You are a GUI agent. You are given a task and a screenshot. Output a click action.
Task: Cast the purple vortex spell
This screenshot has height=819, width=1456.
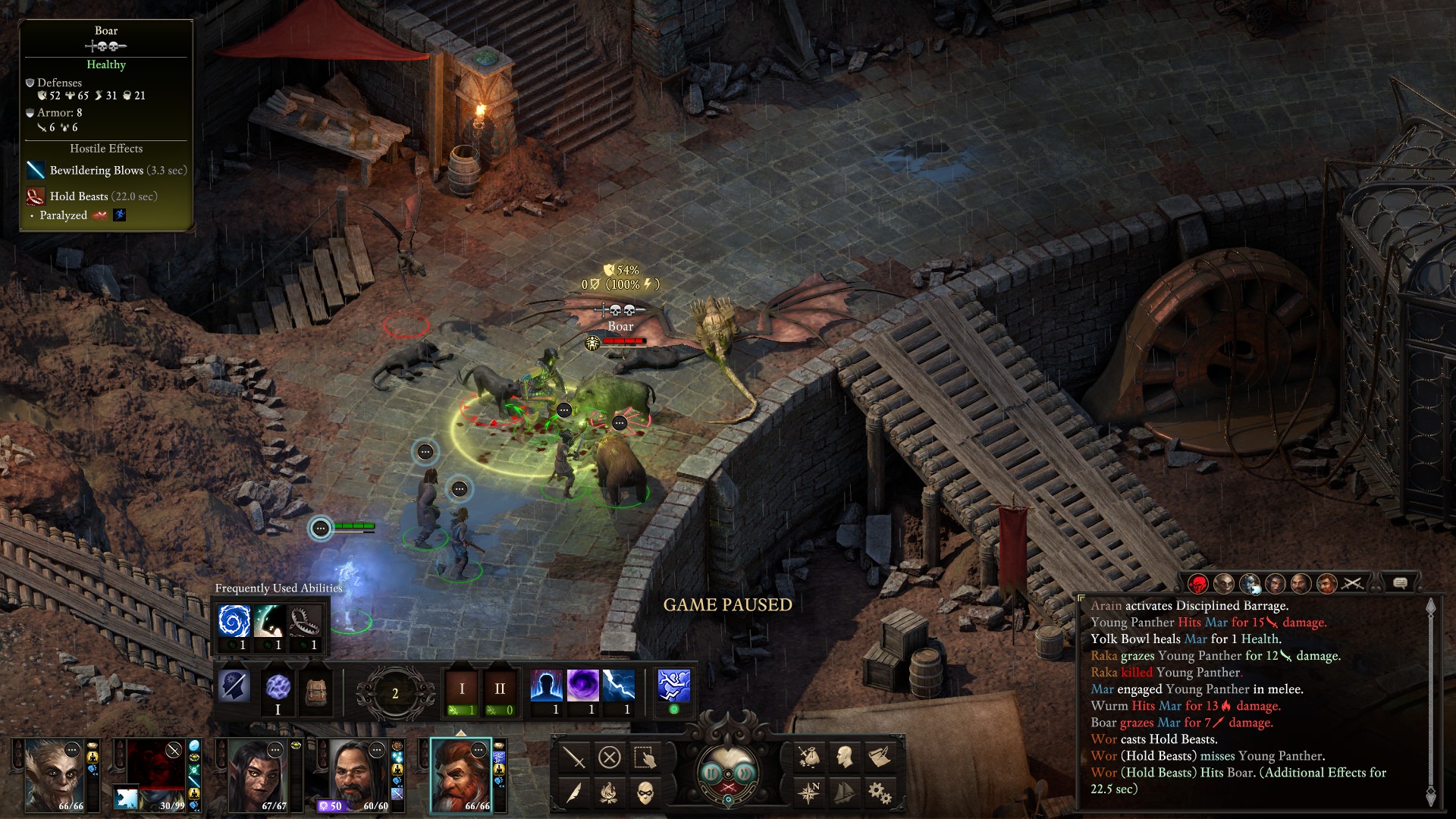[582, 686]
